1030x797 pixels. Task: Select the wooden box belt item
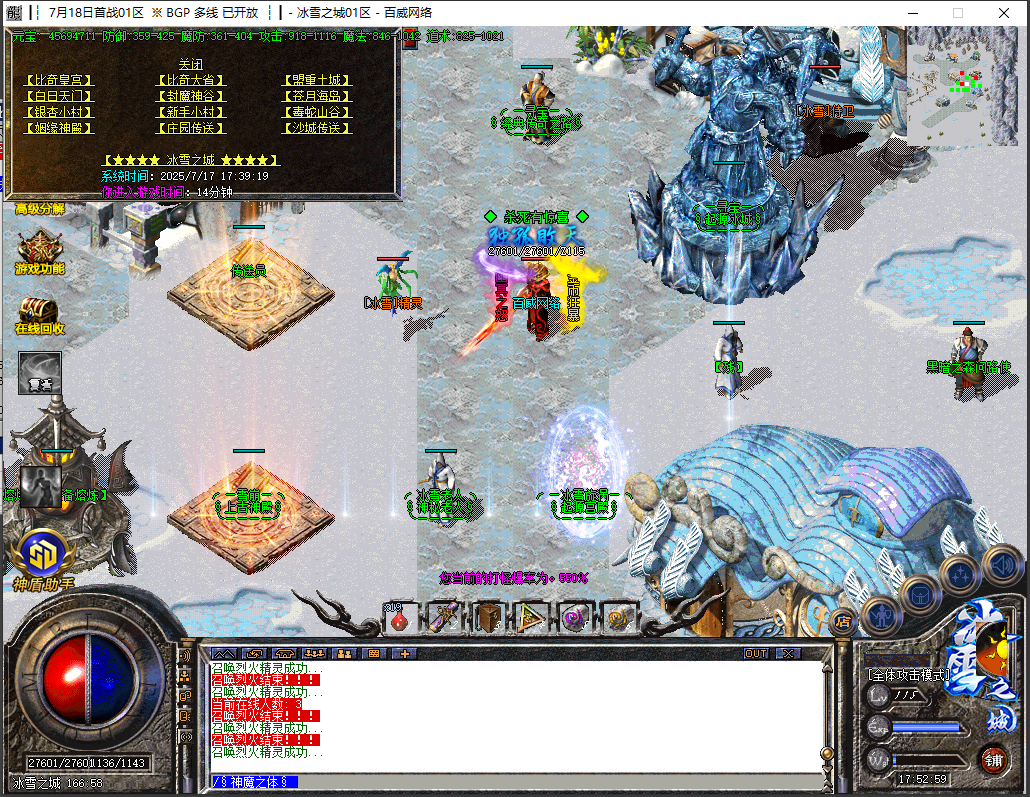coord(488,618)
